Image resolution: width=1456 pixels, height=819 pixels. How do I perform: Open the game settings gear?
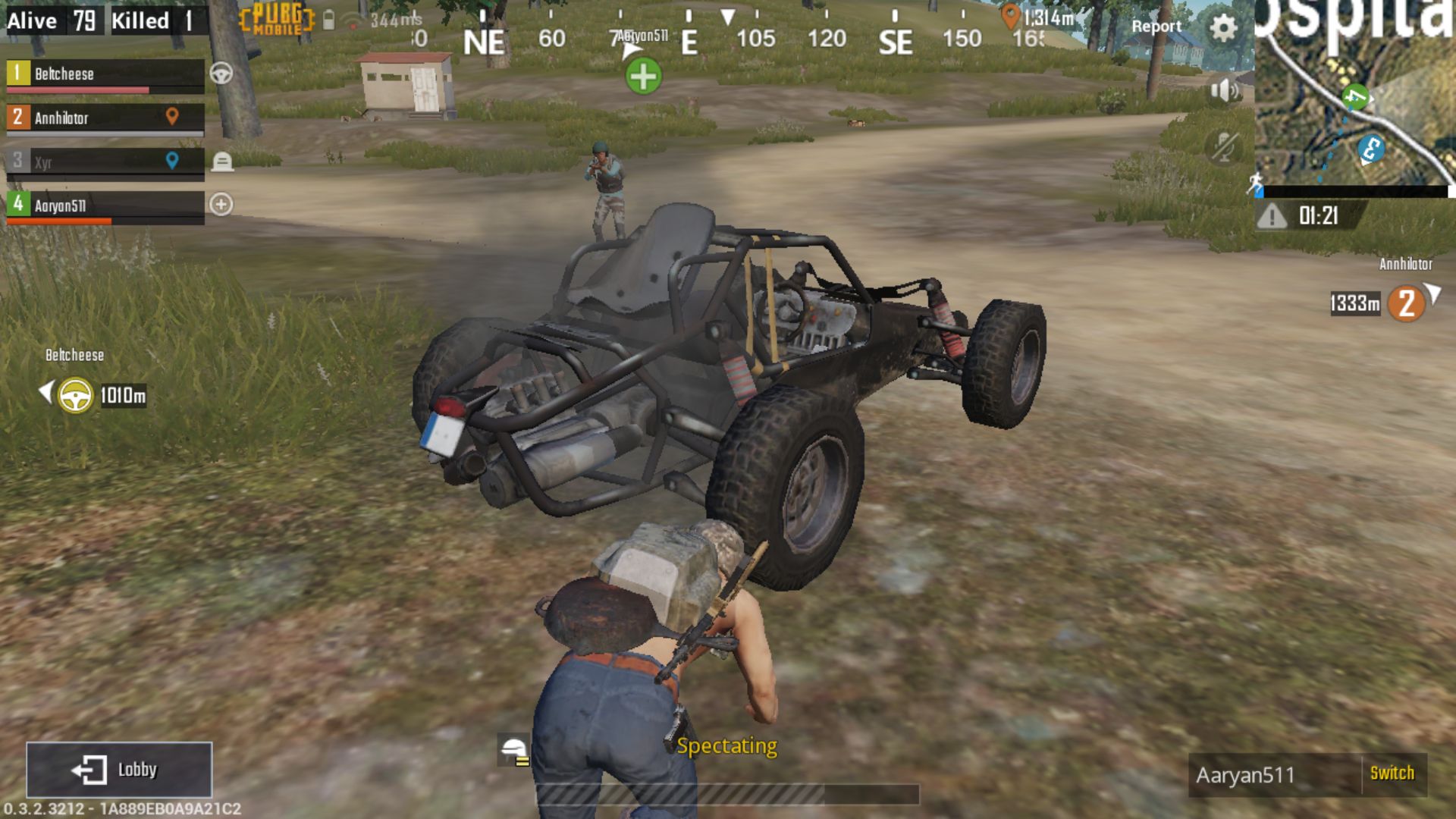1224,25
